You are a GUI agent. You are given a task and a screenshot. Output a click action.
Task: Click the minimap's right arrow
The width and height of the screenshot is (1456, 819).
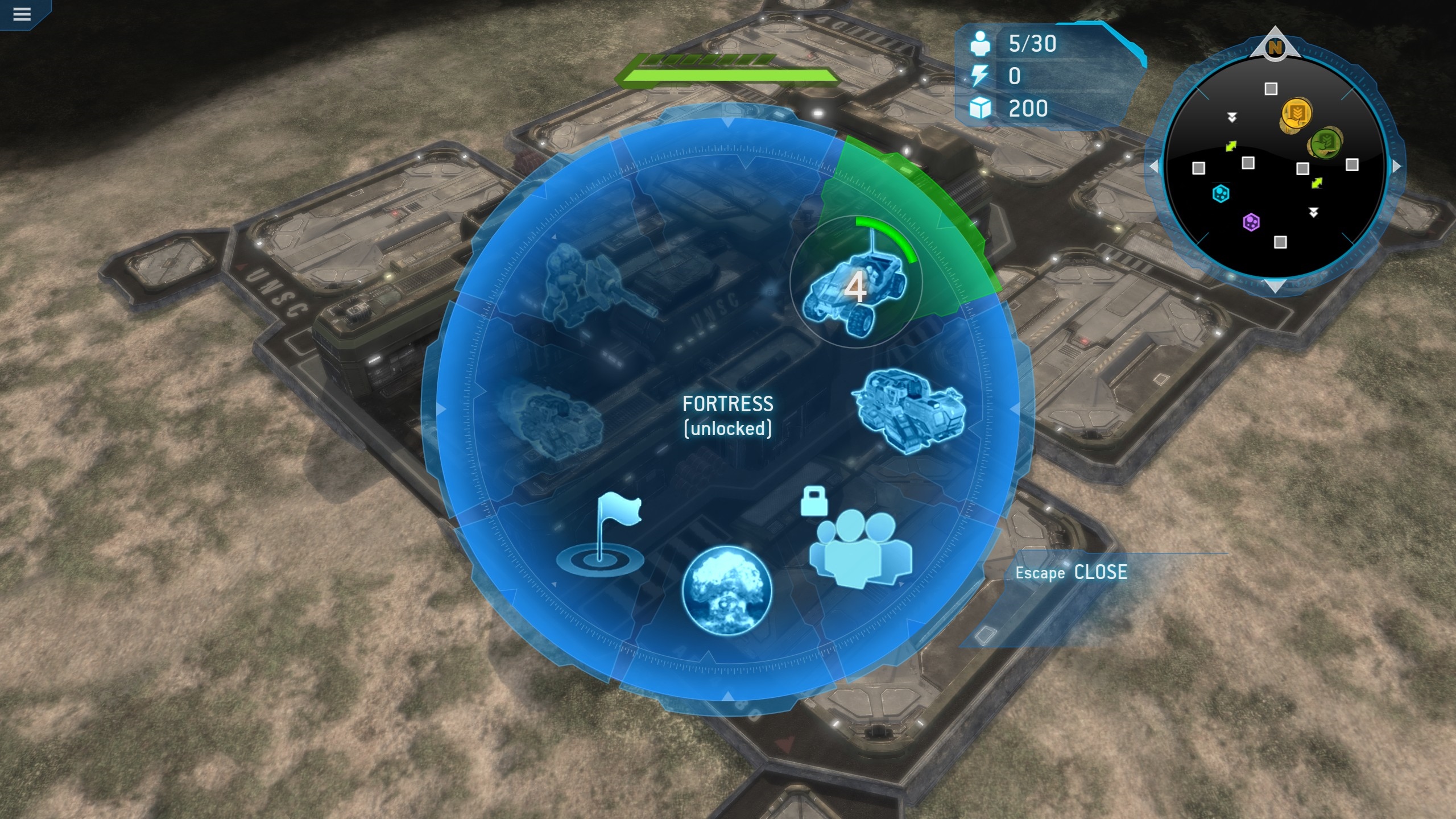click(x=1397, y=167)
